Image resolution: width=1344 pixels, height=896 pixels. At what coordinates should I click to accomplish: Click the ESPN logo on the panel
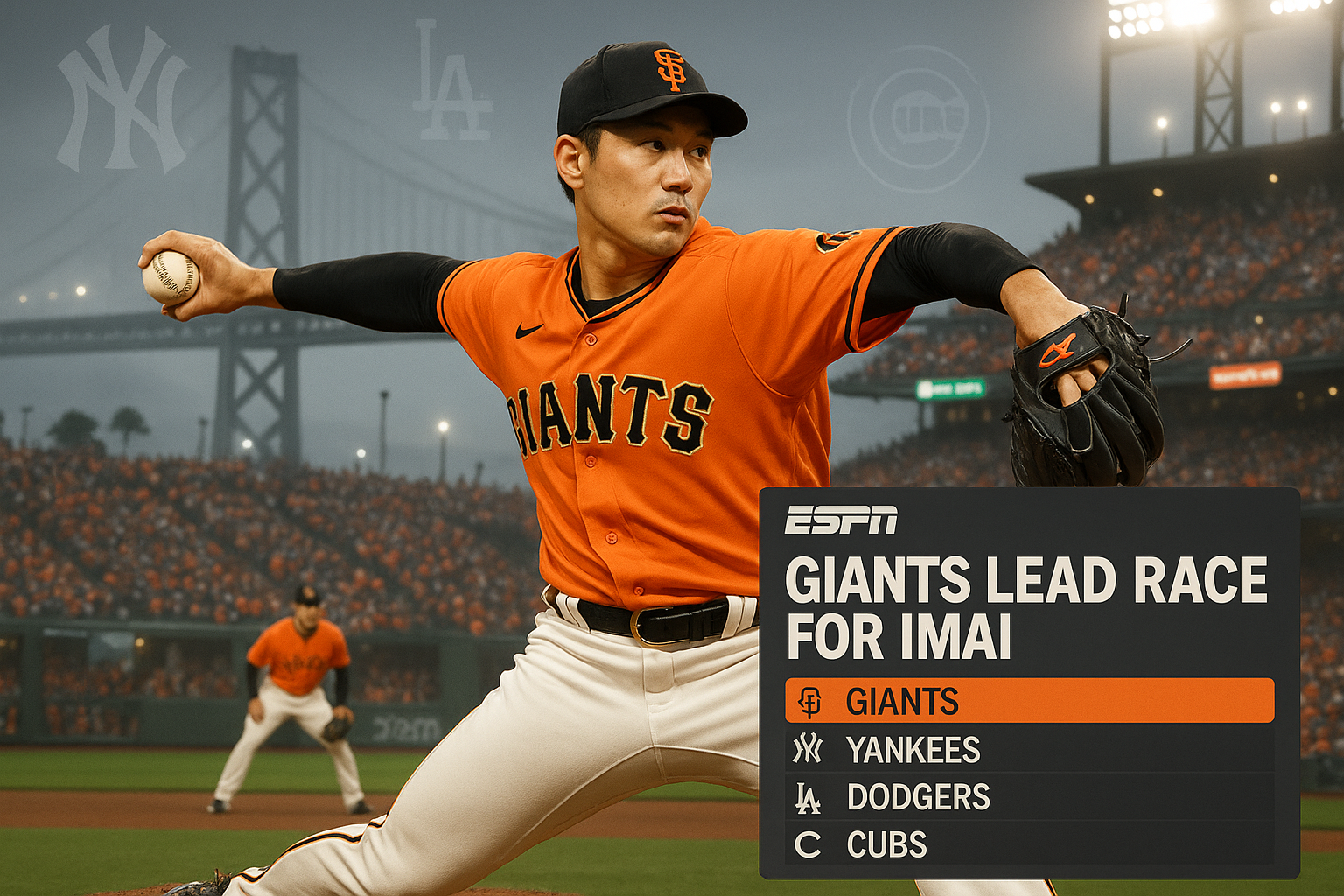coord(841,520)
